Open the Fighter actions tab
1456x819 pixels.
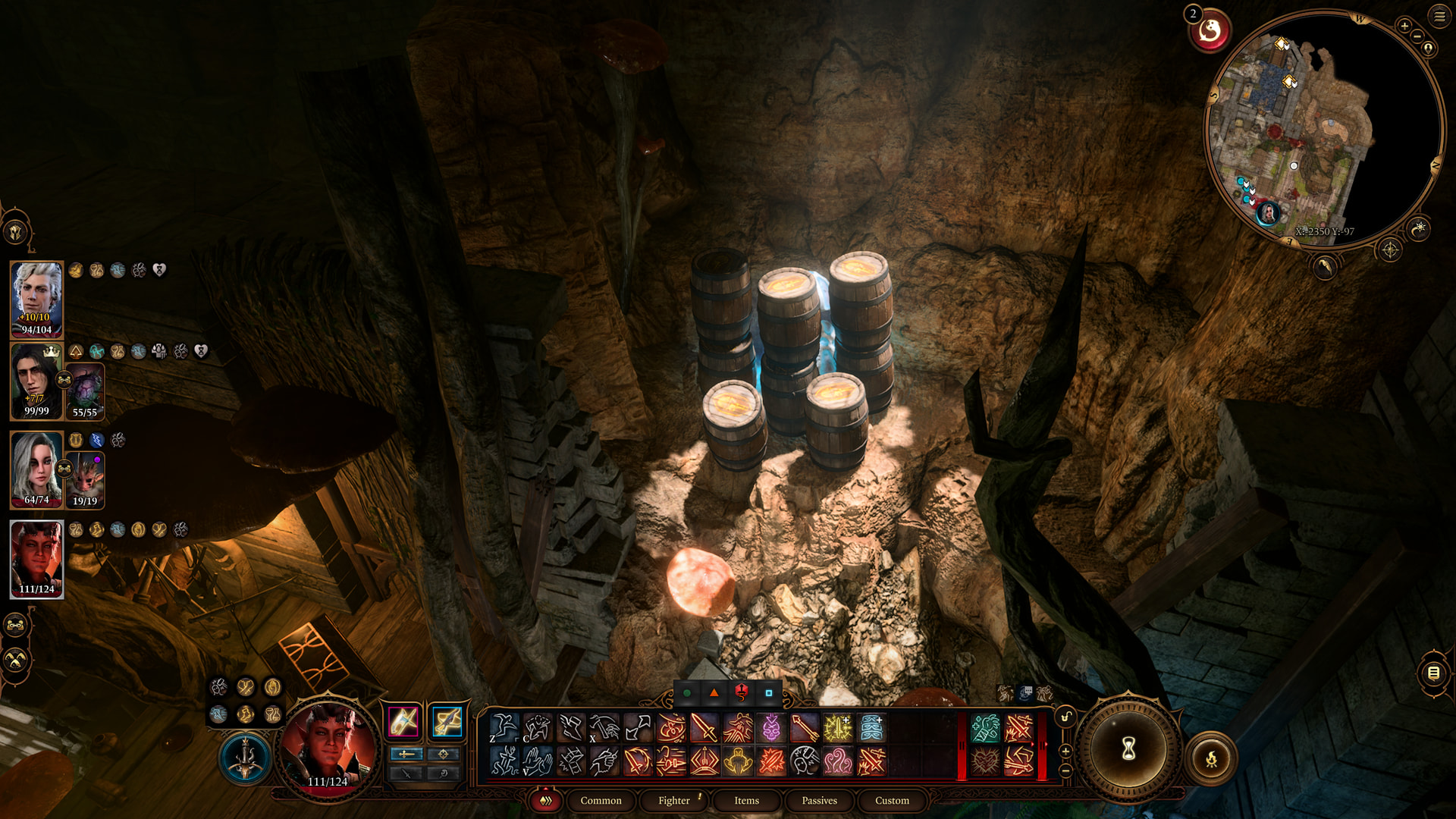(x=673, y=800)
